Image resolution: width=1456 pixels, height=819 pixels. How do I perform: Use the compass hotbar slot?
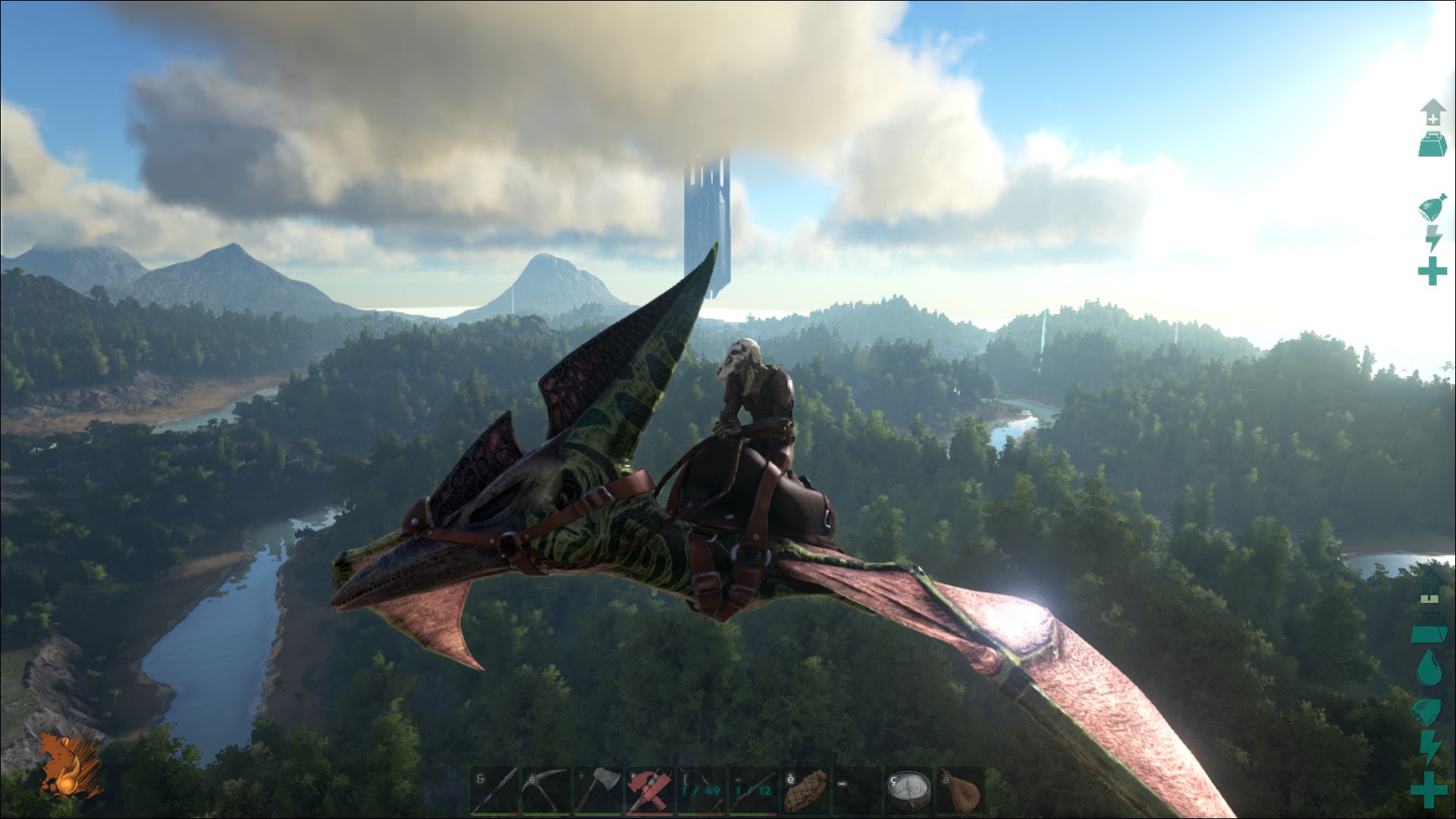click(x=908, y=791)
